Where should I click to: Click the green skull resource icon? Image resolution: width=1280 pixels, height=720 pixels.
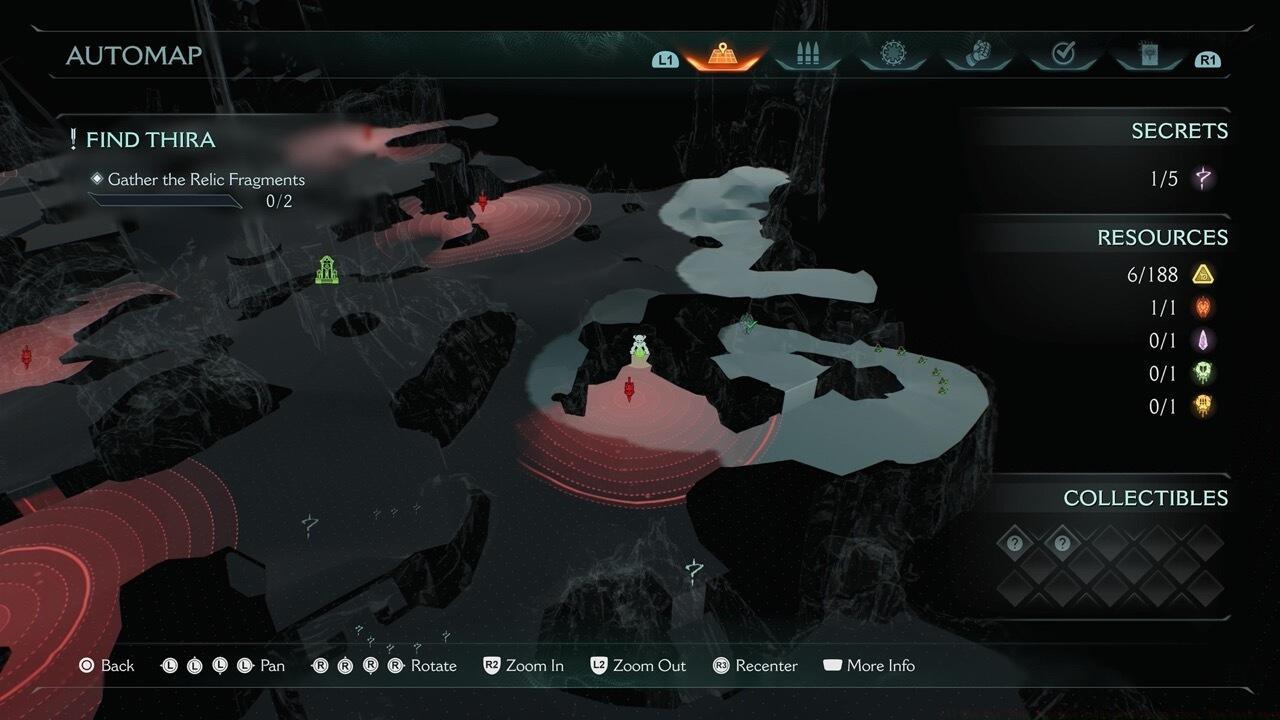coord(1204,373)
